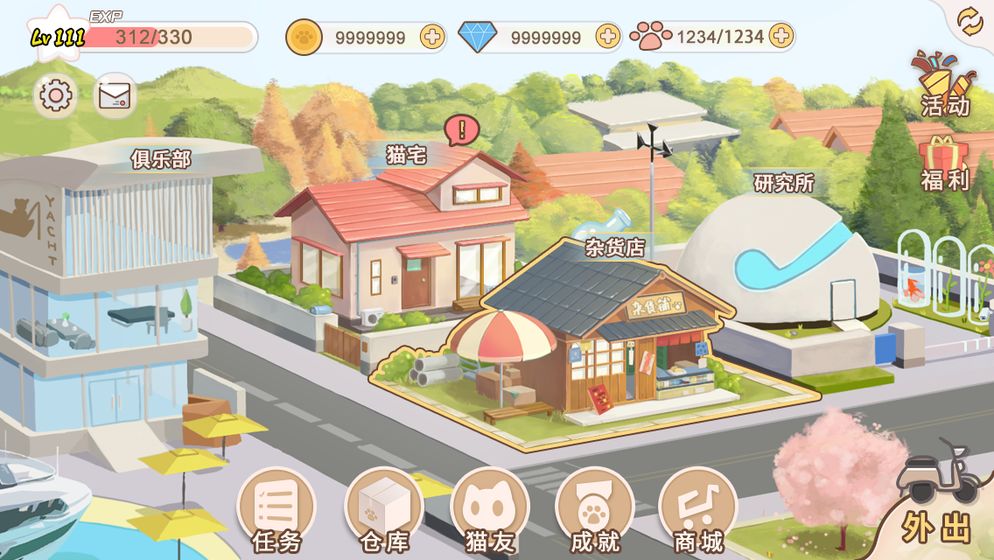Open the 福利 gift rewards

(944, 163)
